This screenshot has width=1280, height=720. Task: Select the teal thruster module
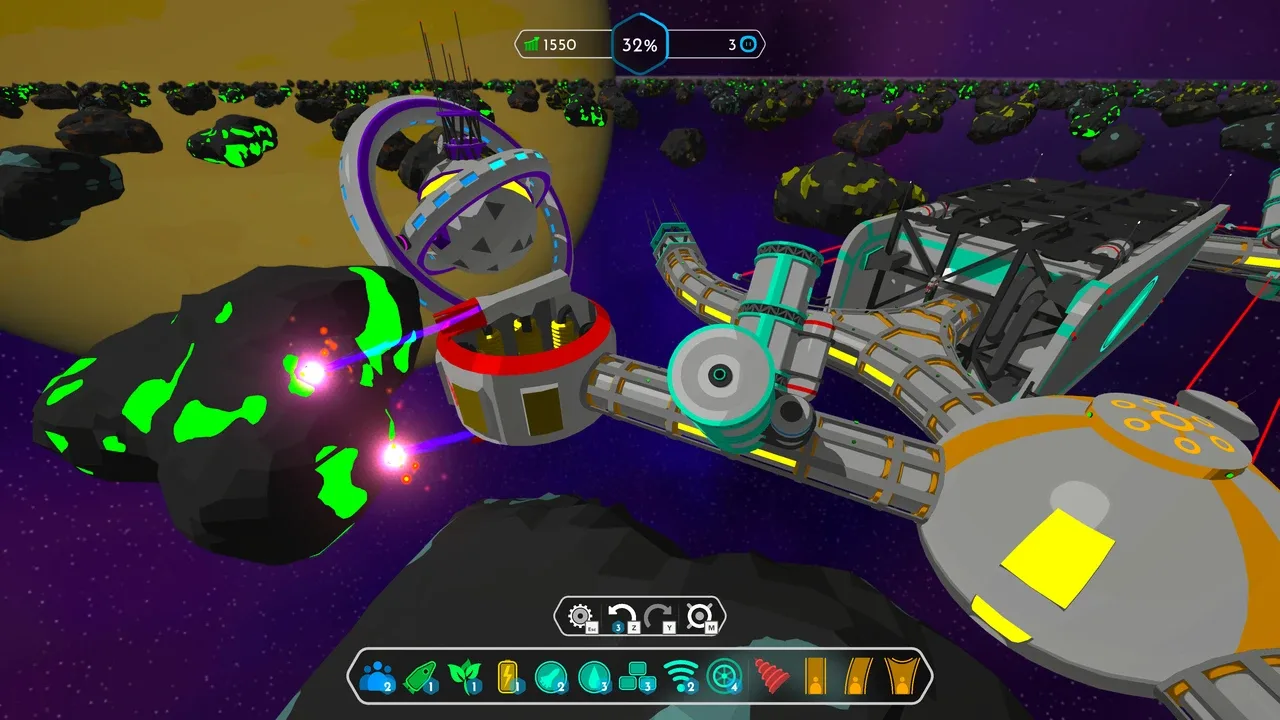coord(551,677)
